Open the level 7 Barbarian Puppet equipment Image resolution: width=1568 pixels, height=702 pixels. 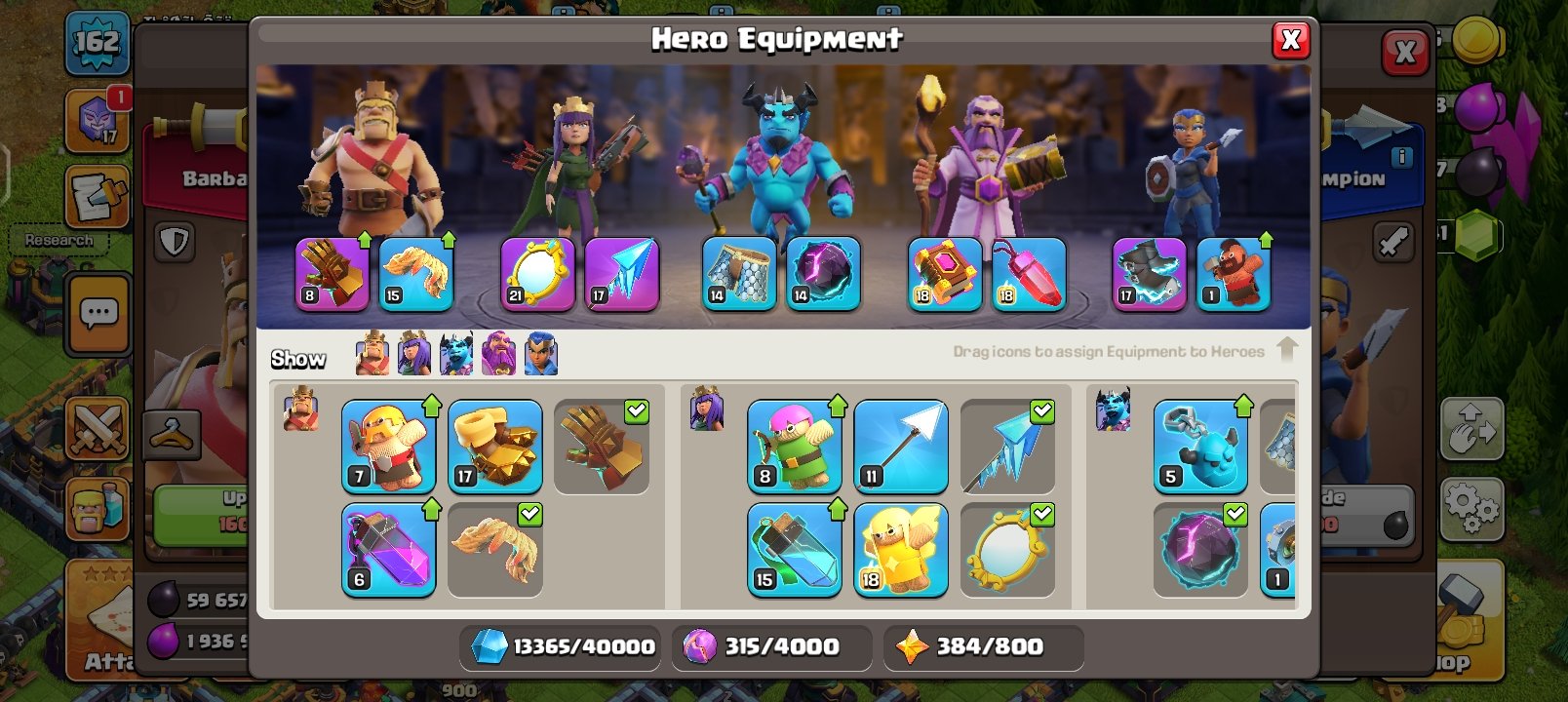(x=389, y=447)
